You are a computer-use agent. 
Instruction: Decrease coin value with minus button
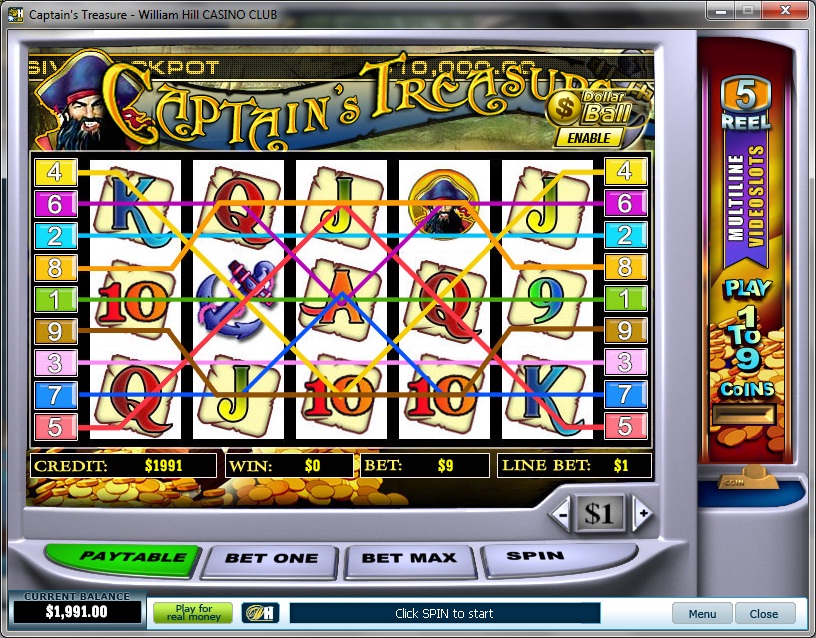click(563, 514)
